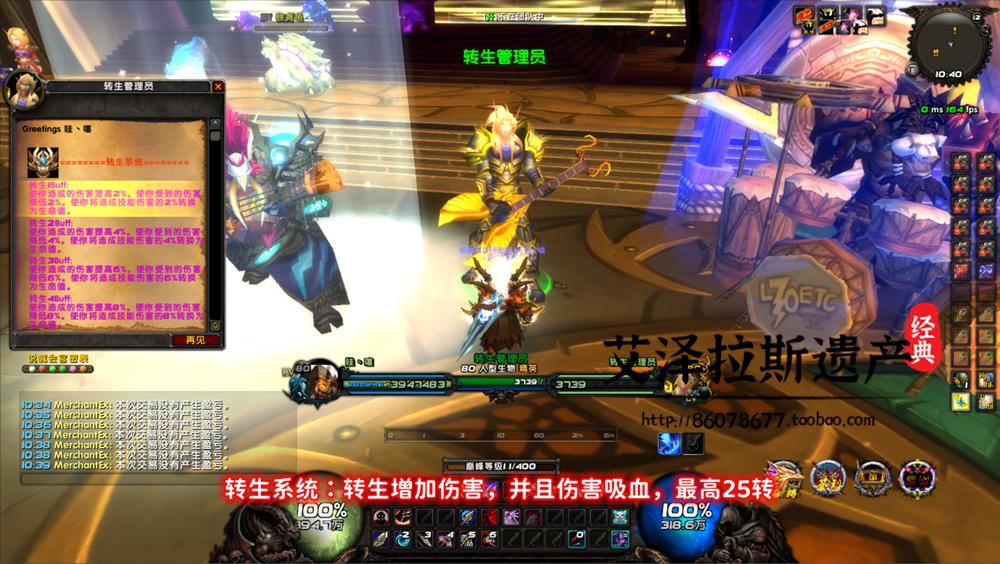Use the action bar slot numbered 2
The height and width of the screenshot is (564, 1000).
402,539
